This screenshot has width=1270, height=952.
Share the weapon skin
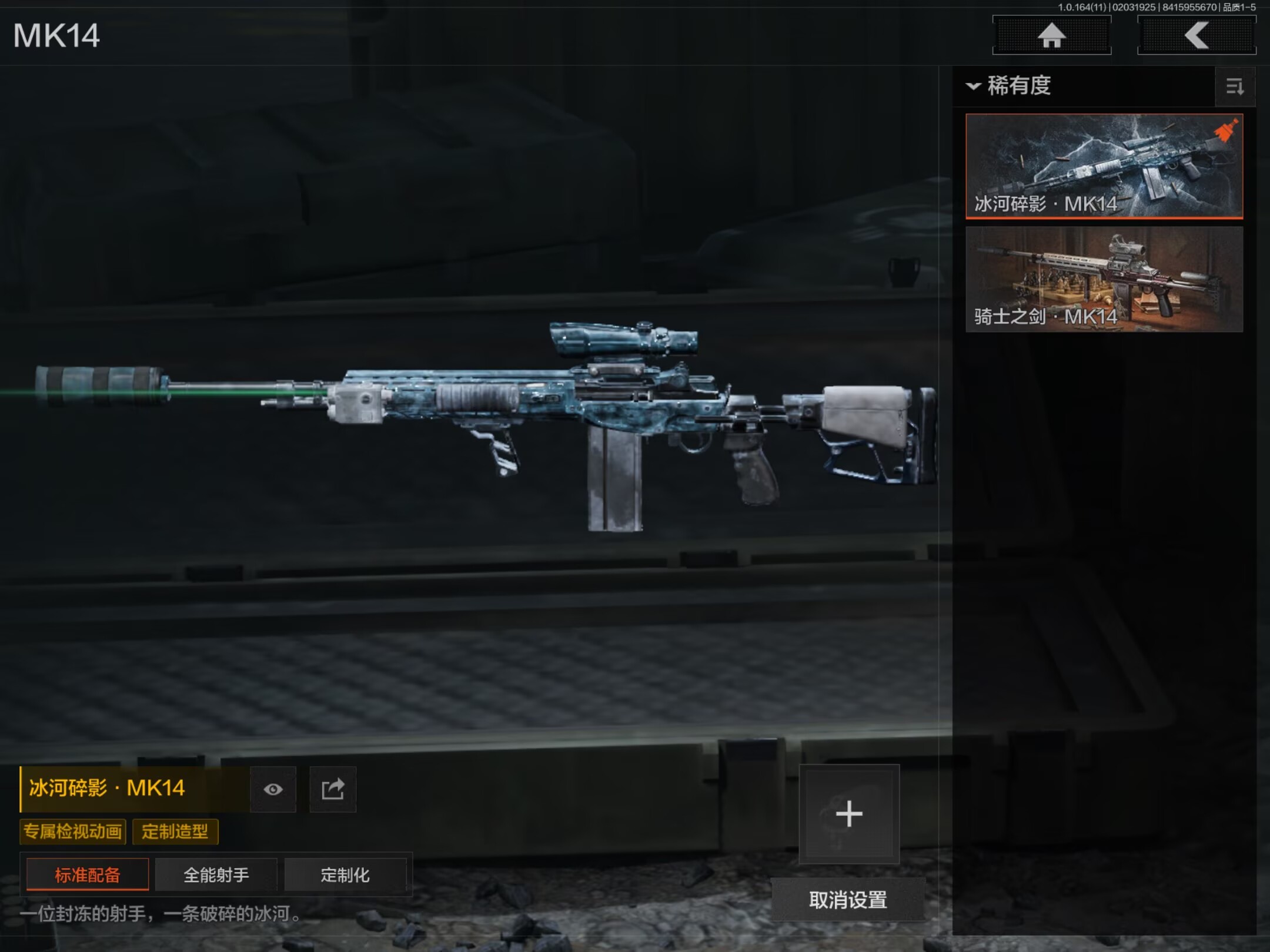click(333, 789)
